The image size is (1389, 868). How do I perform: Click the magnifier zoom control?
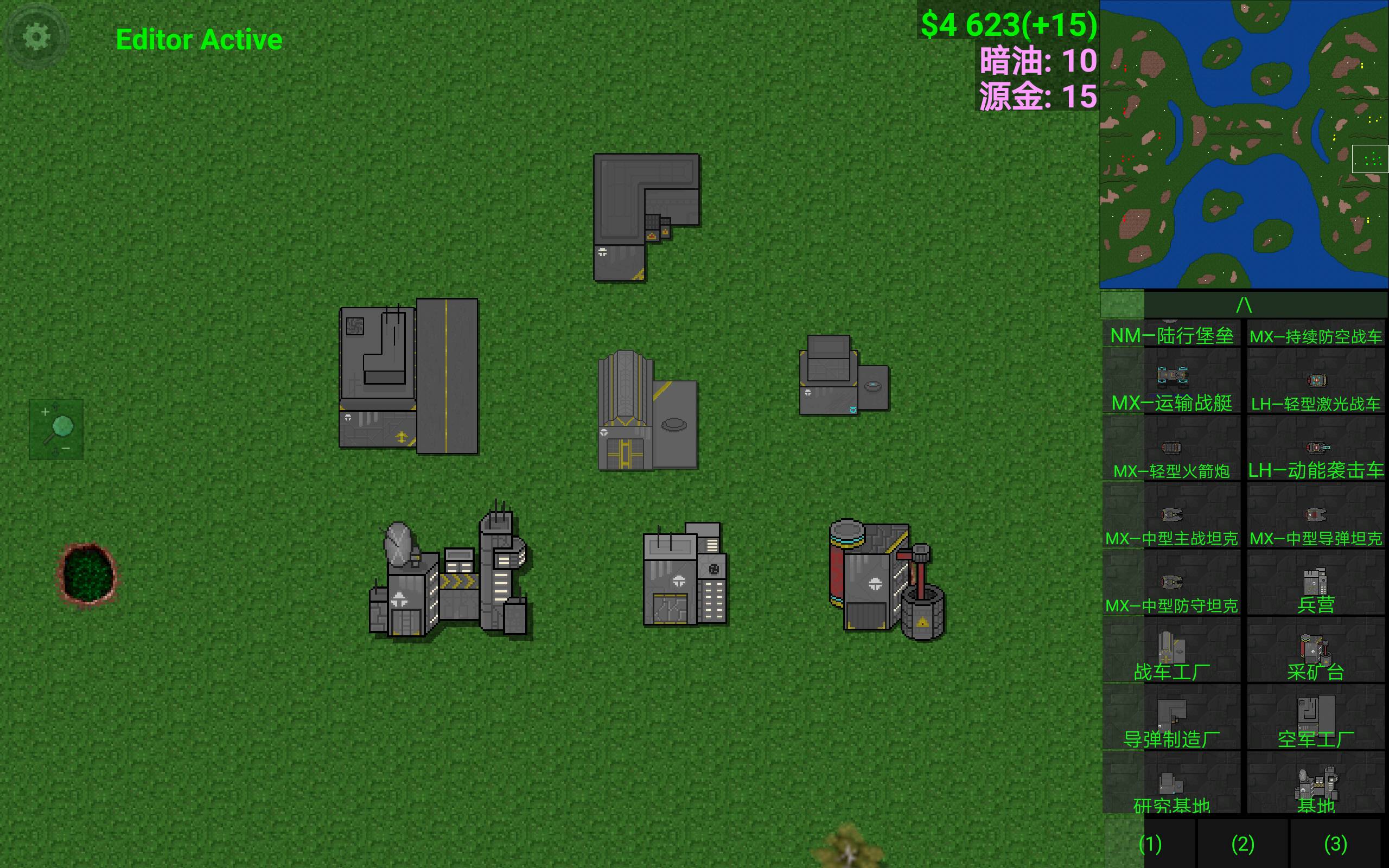56,429
